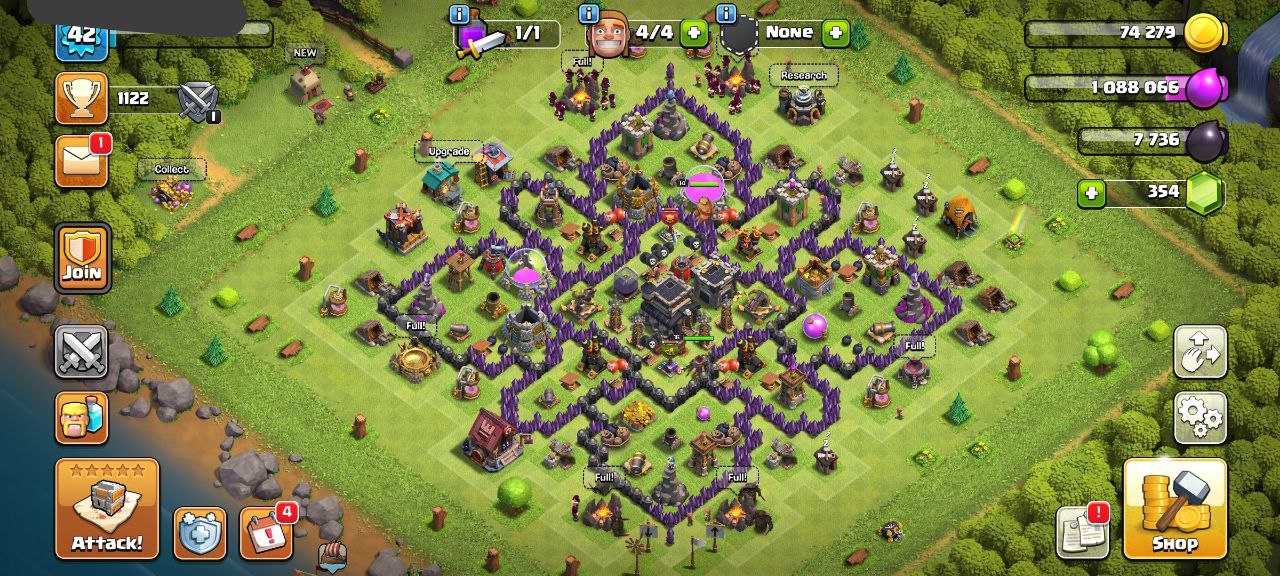
Task: Buy a shield using the green plus
Action: [x=835, y=33]
